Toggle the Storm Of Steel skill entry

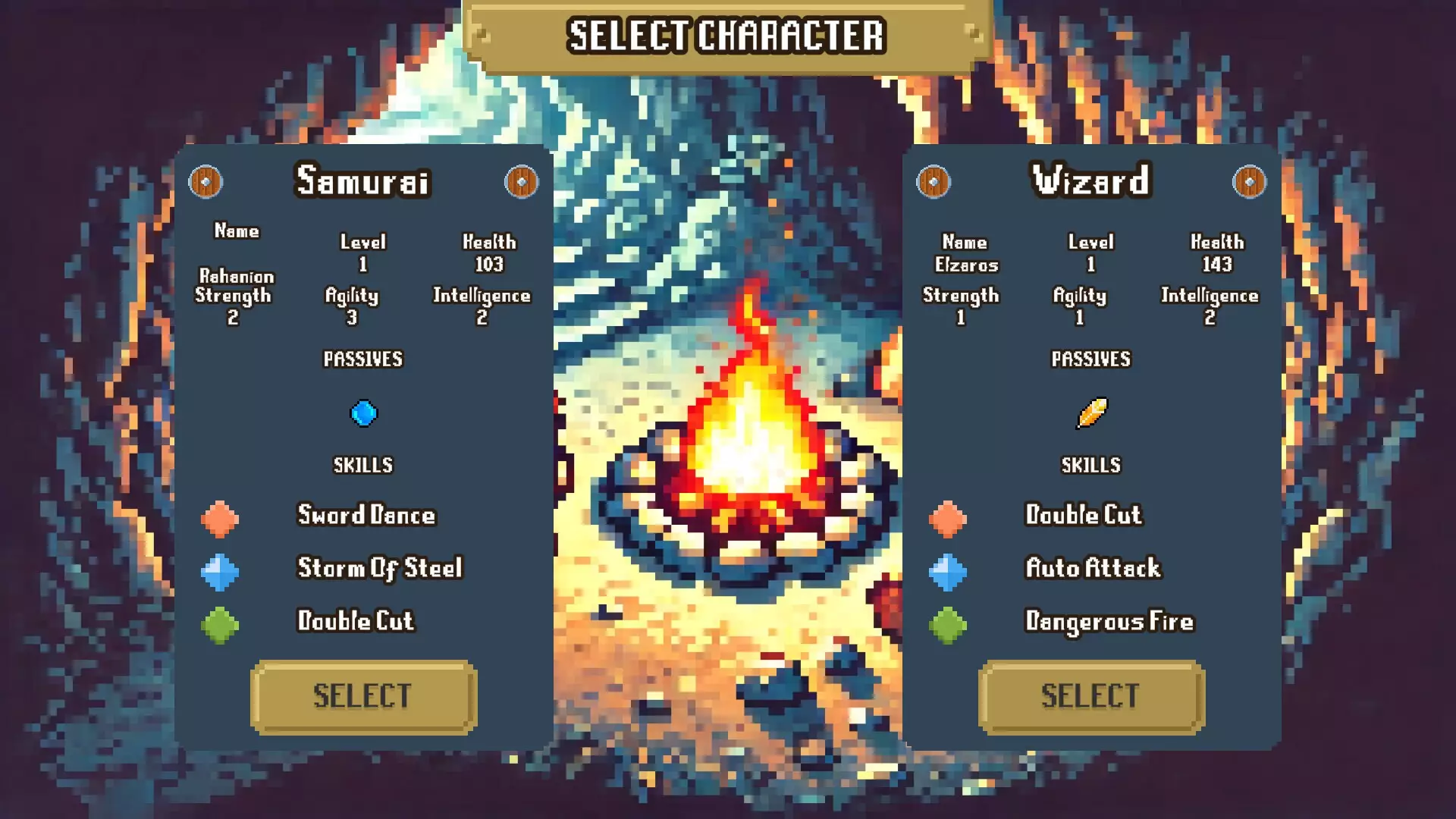[x=379, y=569]
